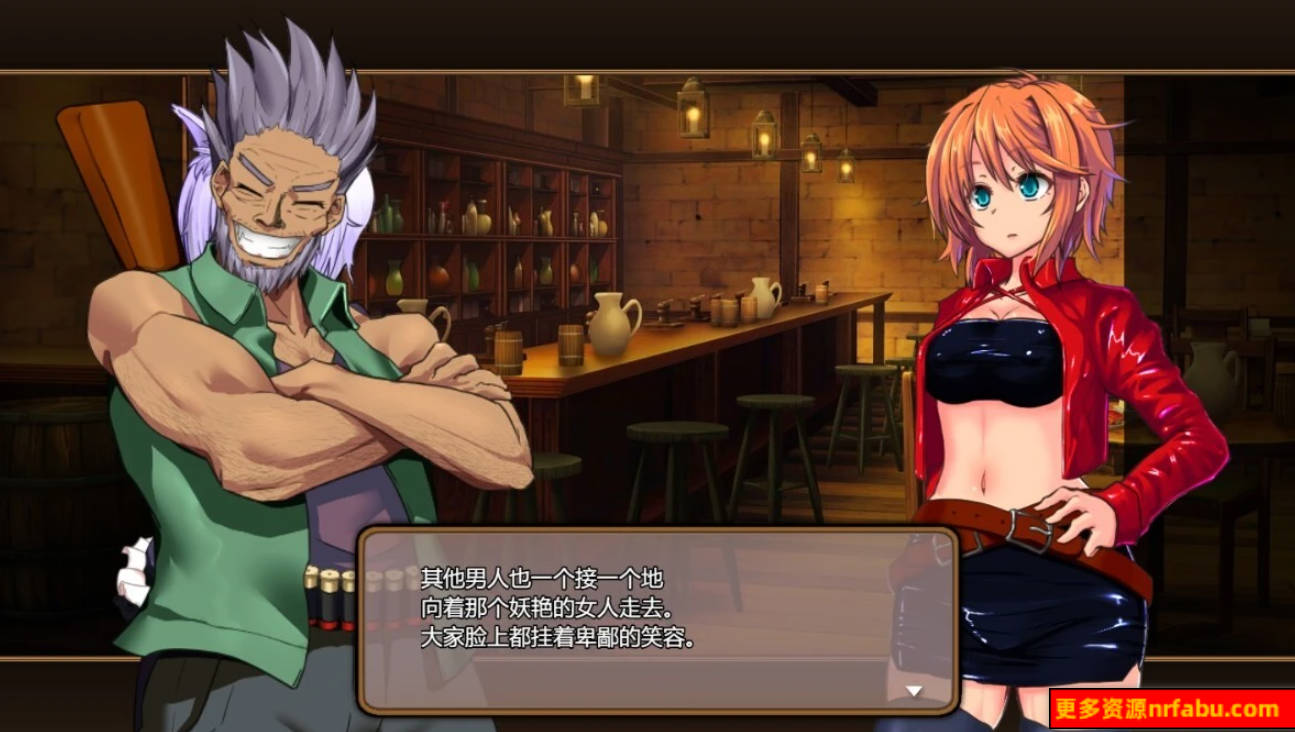1295x732 pixels.
Task: Expand the dialogue text box
Action: tap(650, 620)
